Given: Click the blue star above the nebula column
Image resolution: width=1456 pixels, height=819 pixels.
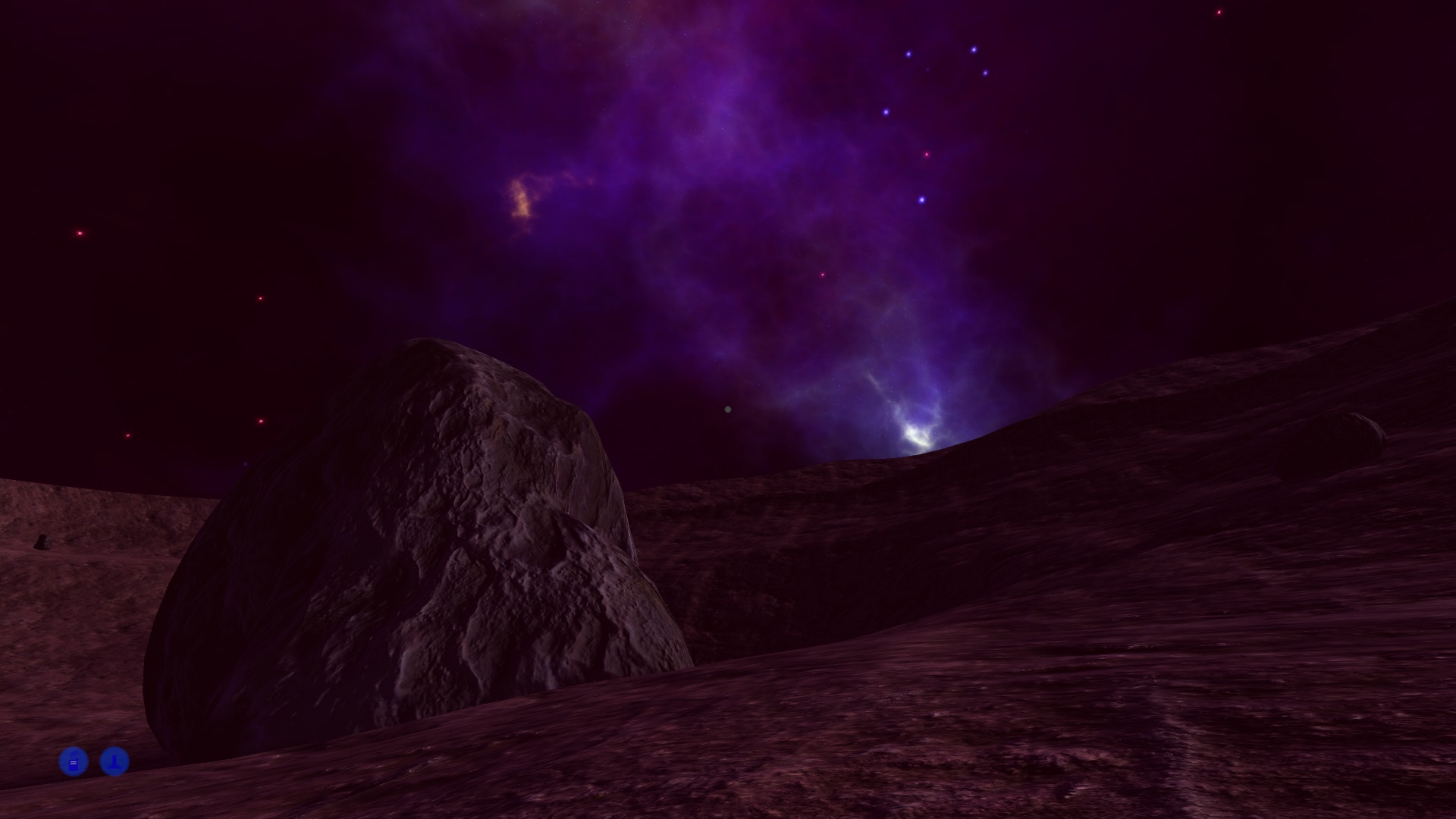Looking at the screenshot, I should (921, 200).
